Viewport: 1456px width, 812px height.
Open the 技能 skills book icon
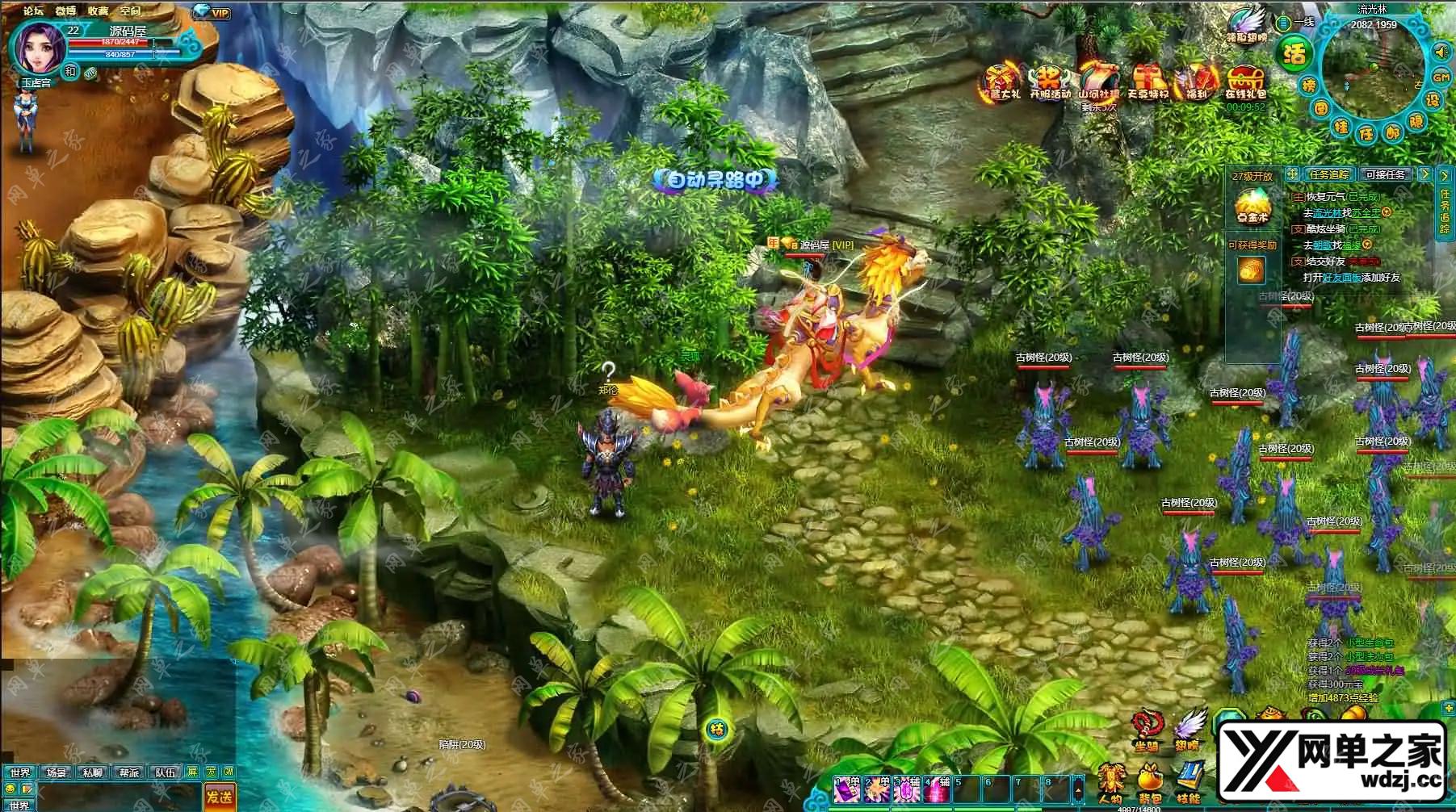pyautogui.click(x=1188, y=782)
